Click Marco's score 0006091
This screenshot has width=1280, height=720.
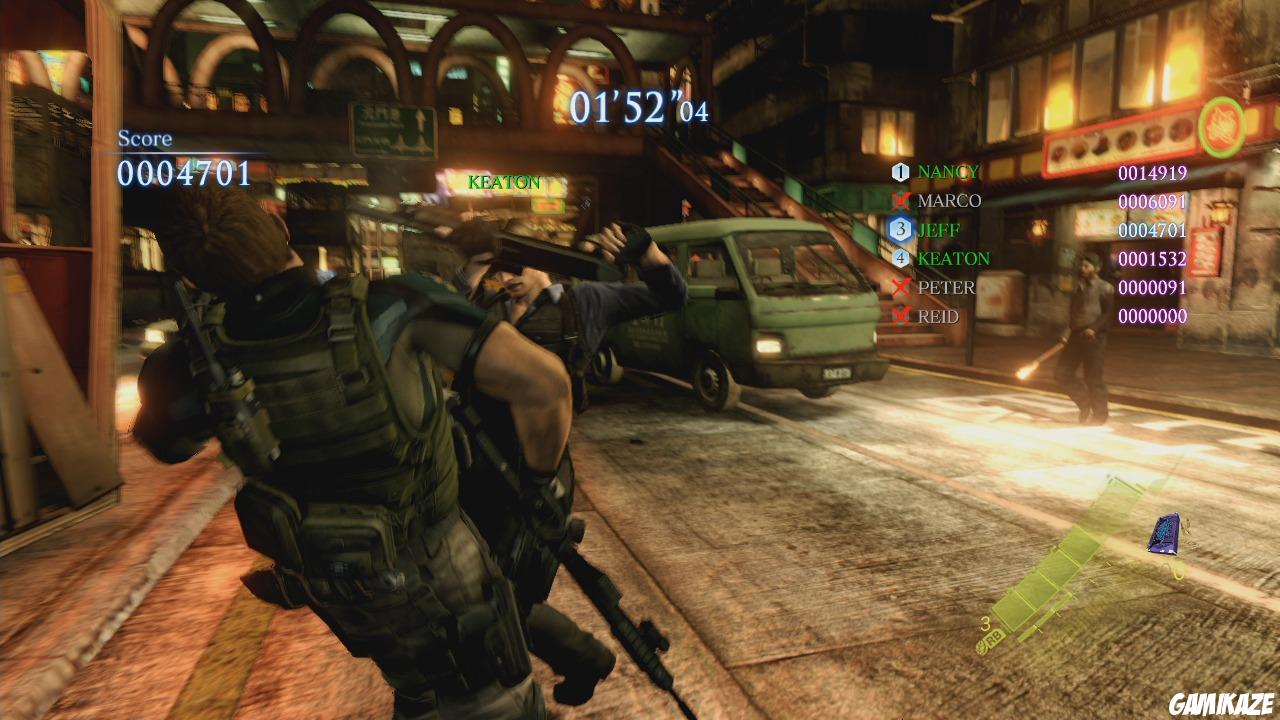1151,201
